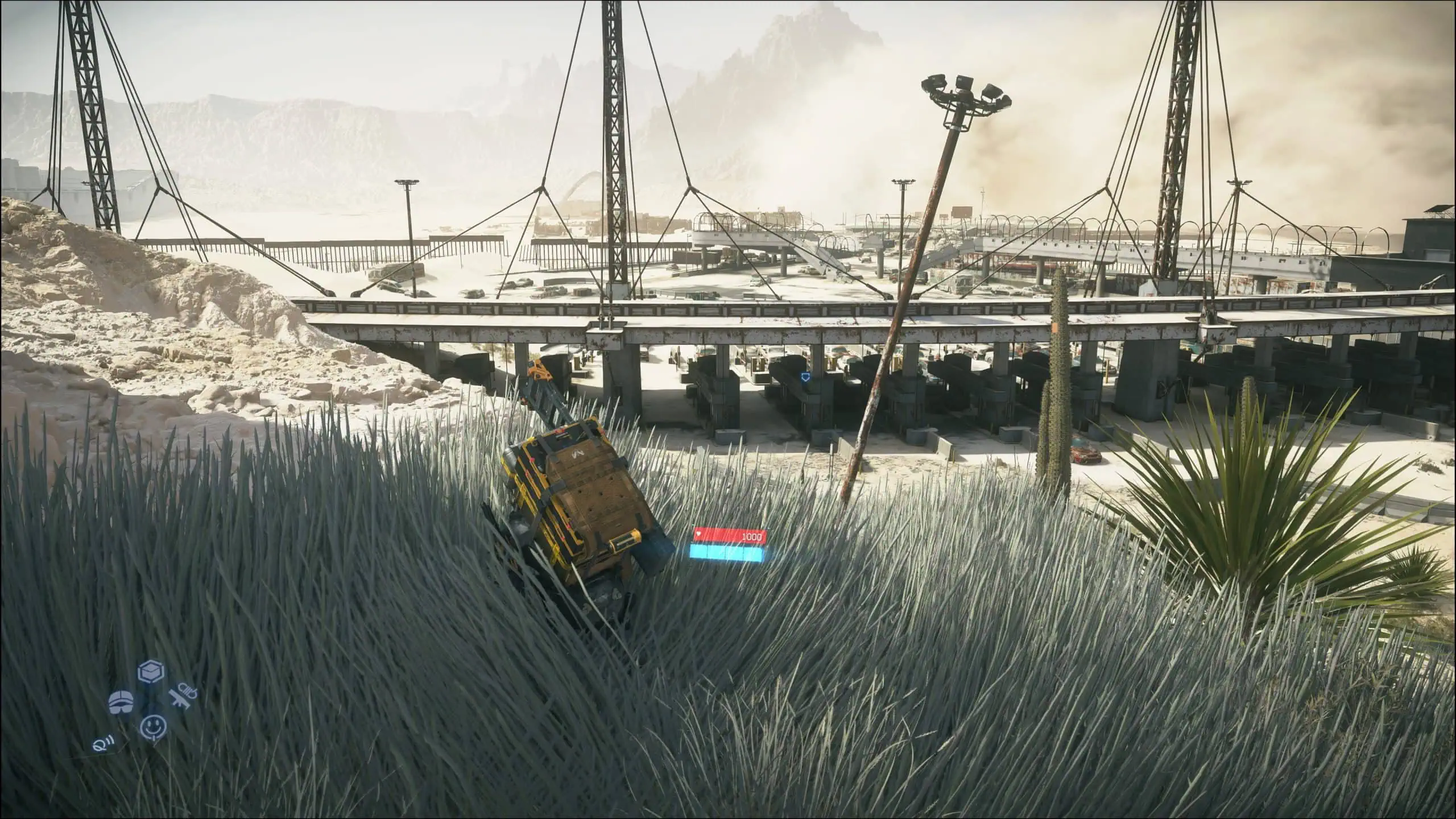
Task: Activate the smiley face emote icon
Action: tap(153, 727)
